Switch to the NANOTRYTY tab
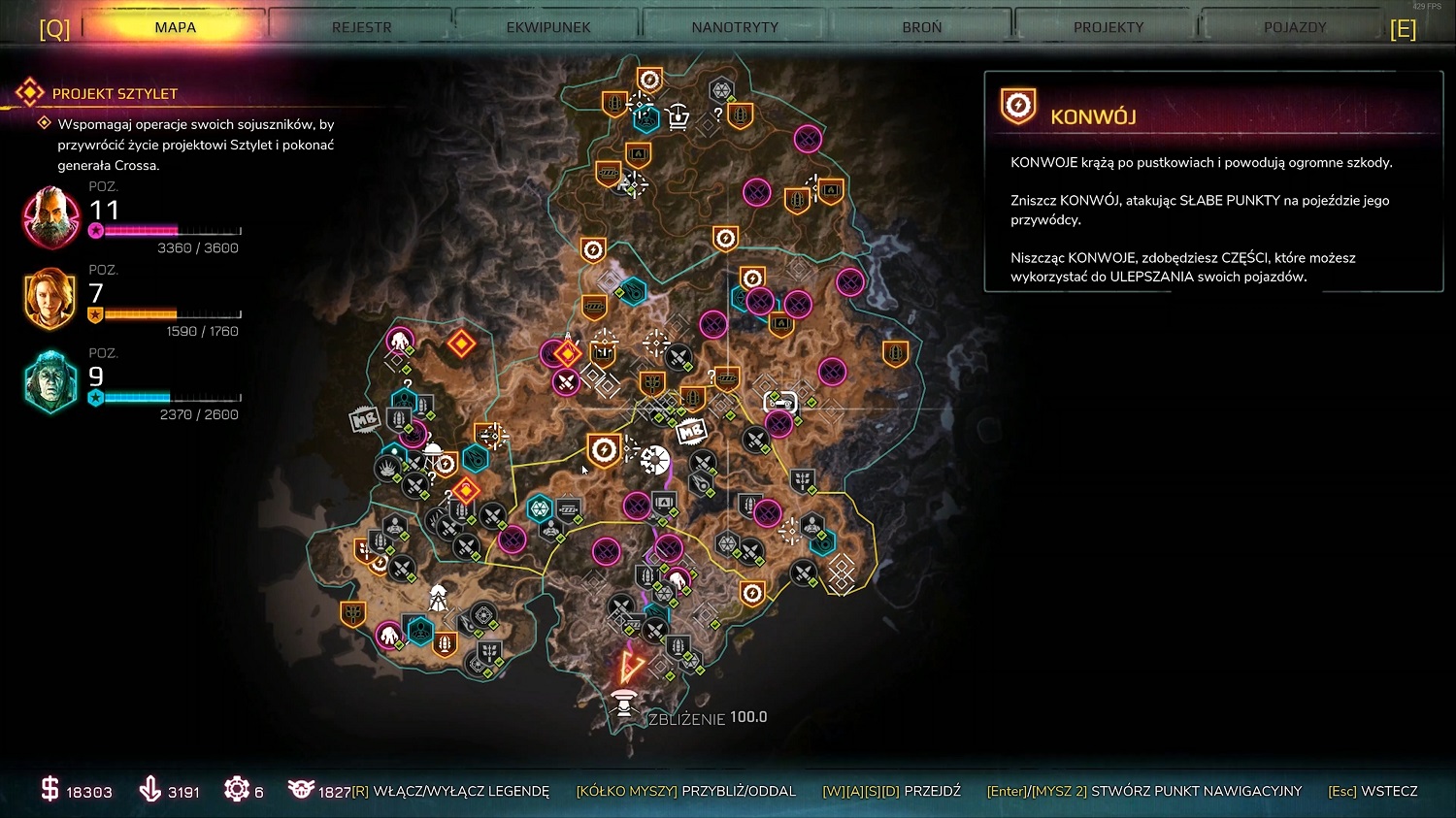1456x818 pixels. coord(735,27)
